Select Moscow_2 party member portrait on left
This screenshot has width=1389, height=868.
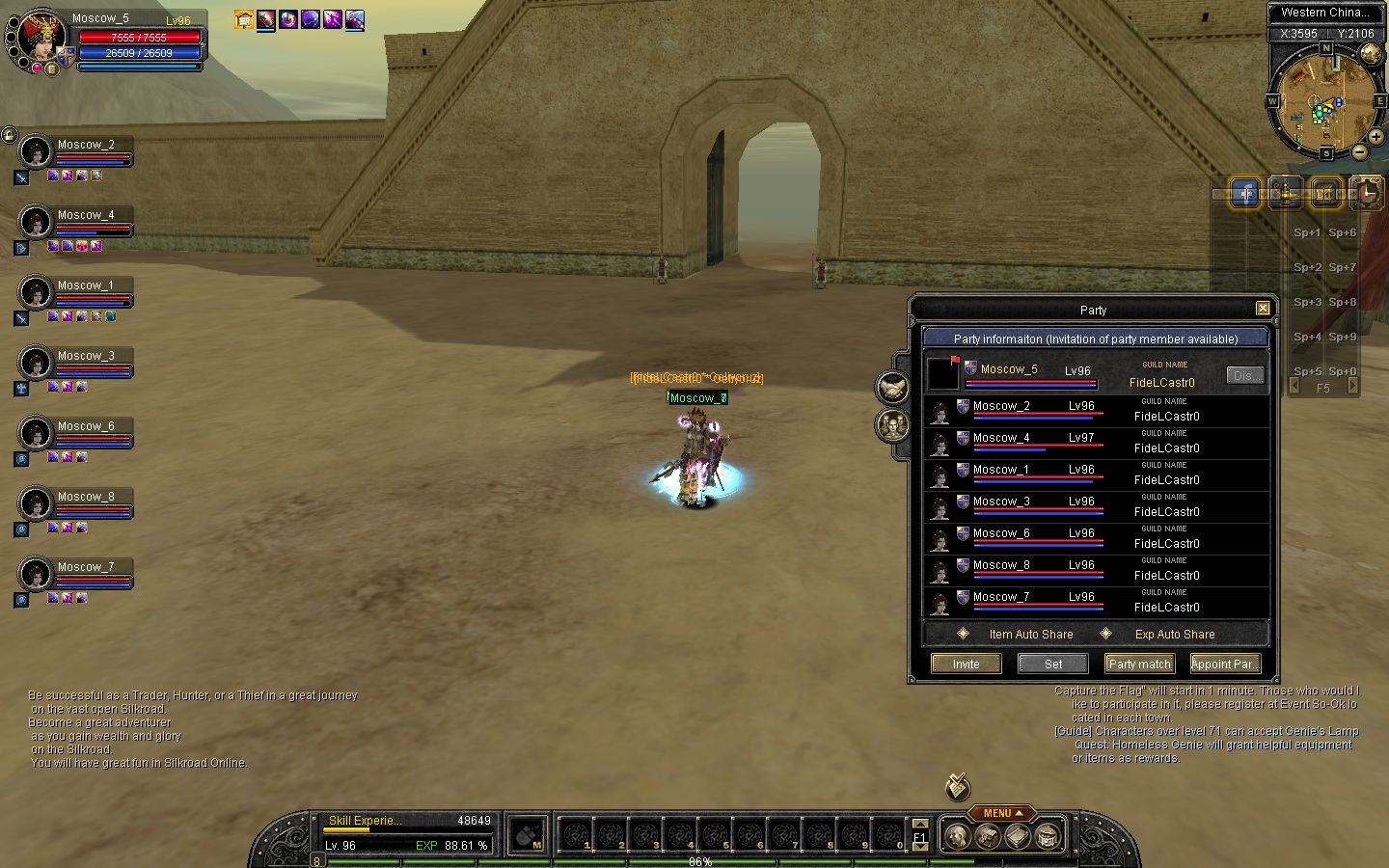(x=36, y=151)
